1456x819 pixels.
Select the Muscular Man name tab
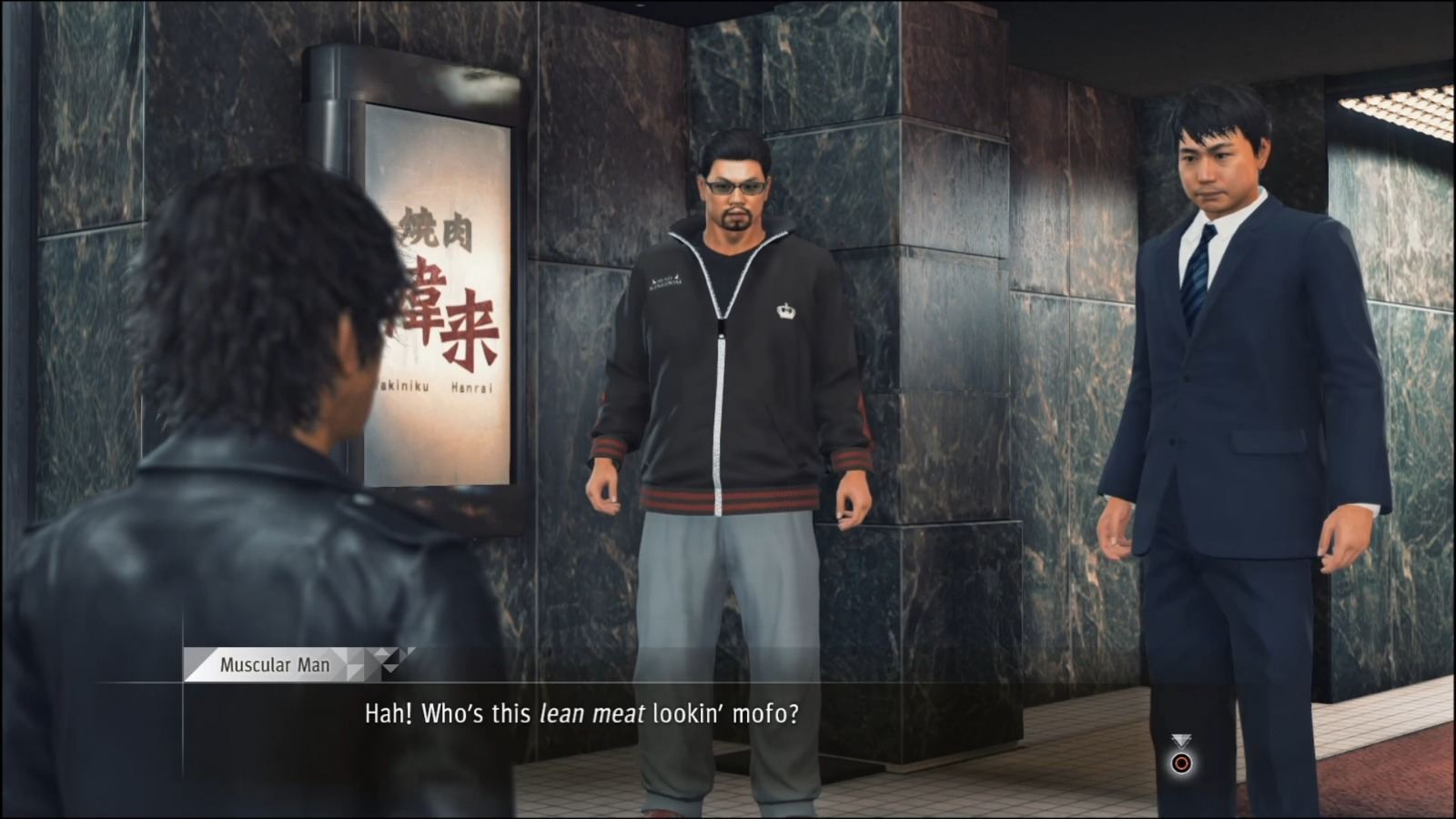coord(273,665)
